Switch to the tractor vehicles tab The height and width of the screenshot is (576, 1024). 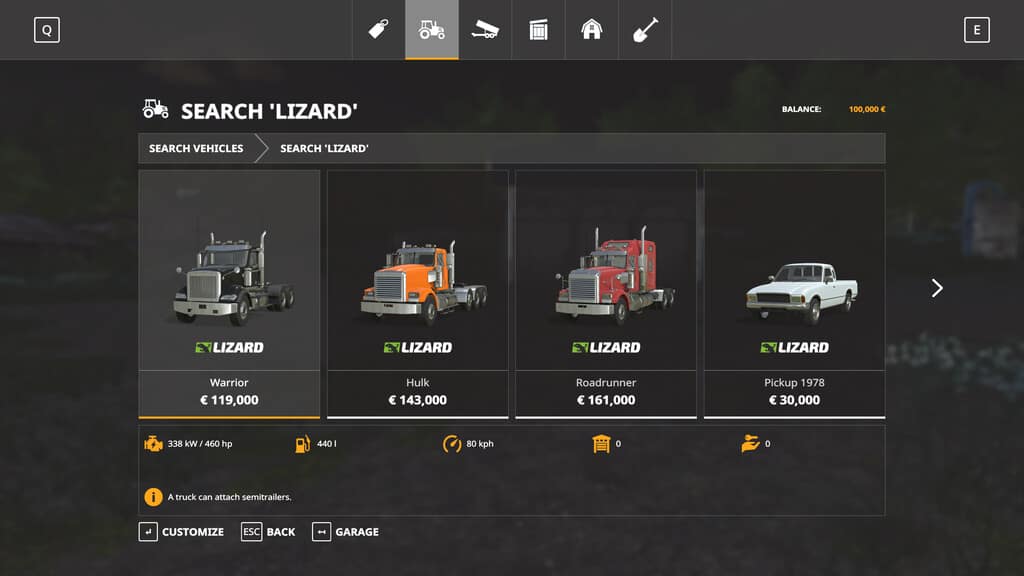432,30
